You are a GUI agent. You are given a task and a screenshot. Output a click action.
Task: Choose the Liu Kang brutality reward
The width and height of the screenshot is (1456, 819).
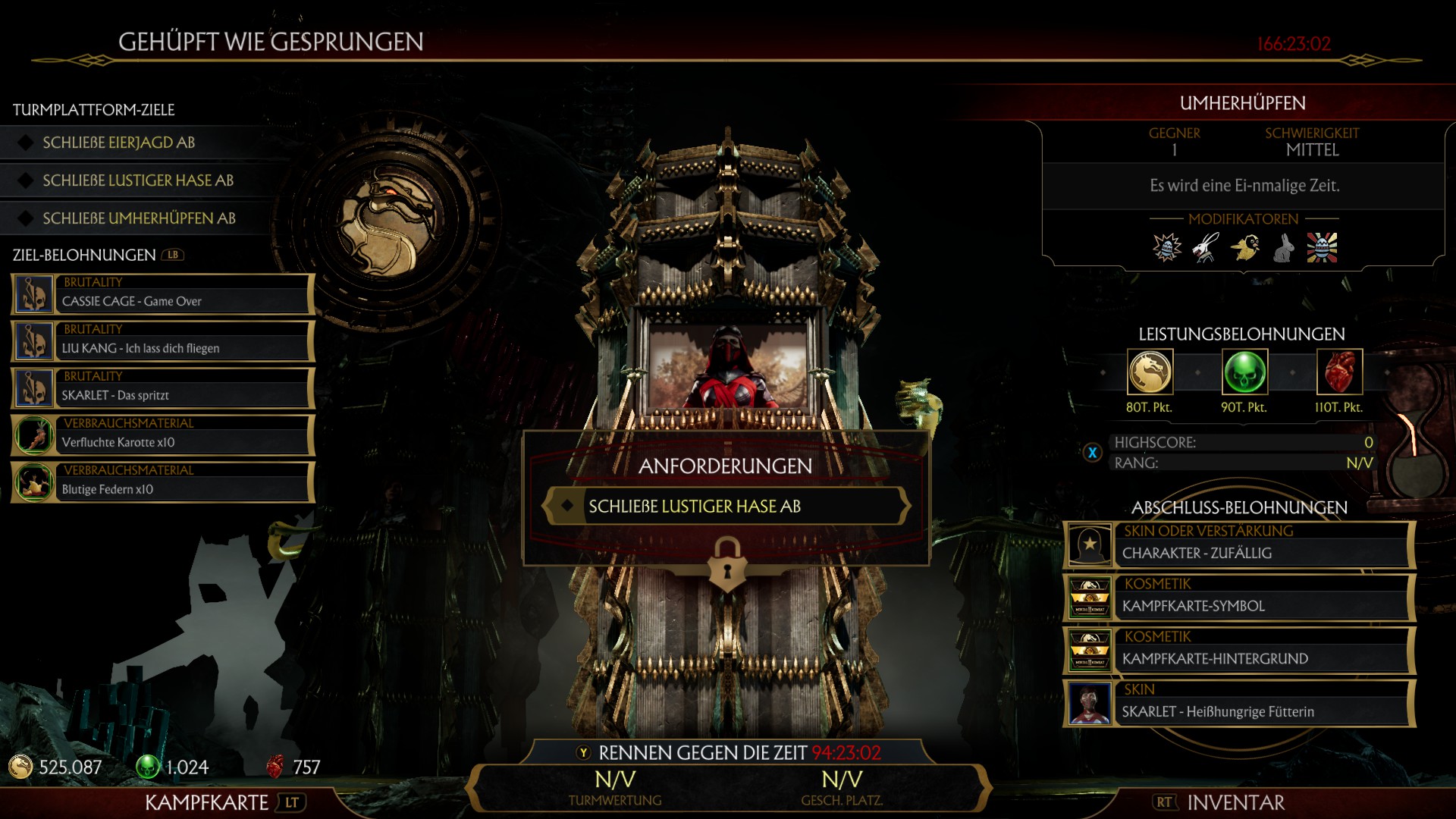coord(163,341)
